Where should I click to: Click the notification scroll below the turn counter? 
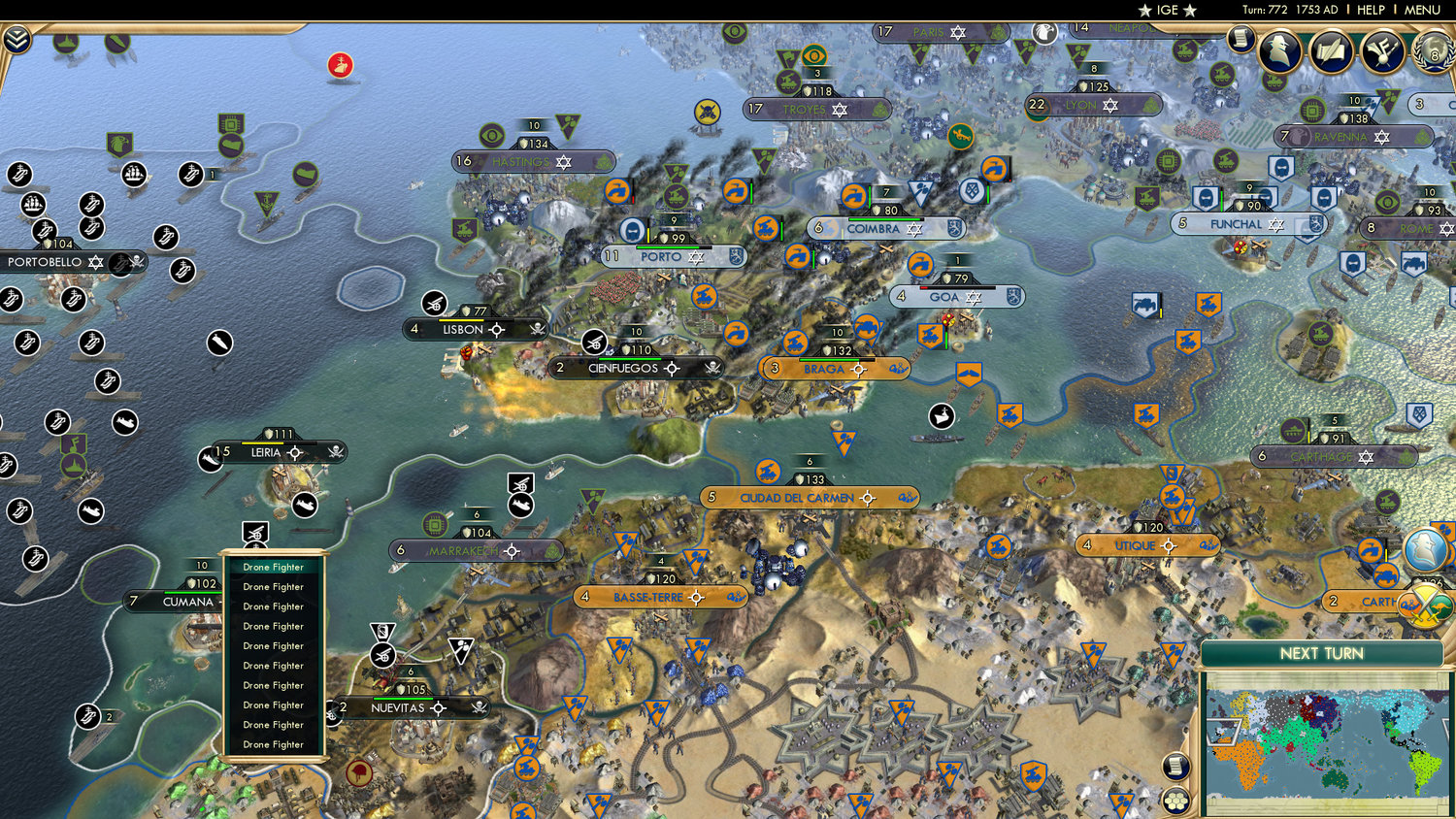click(x=1241, y=37)
